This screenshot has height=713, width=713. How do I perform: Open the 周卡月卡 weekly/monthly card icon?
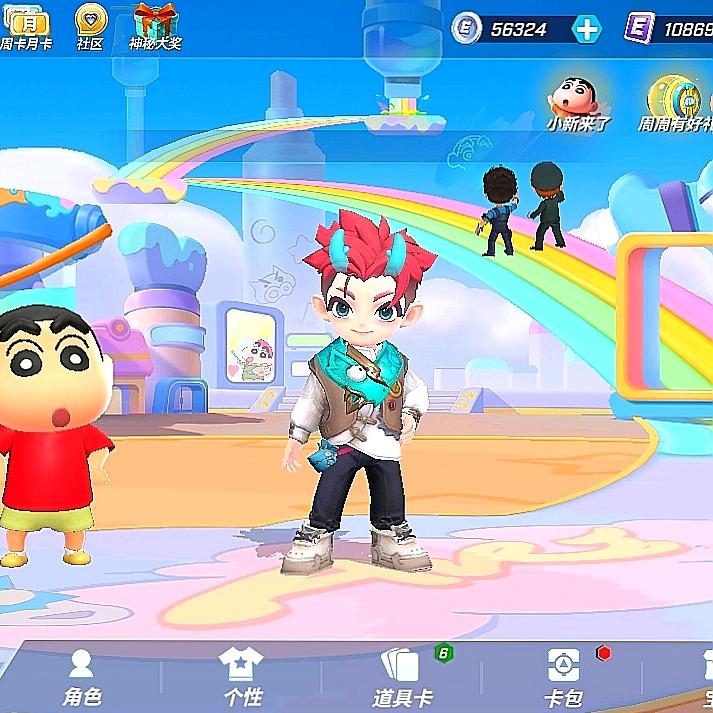27,24
